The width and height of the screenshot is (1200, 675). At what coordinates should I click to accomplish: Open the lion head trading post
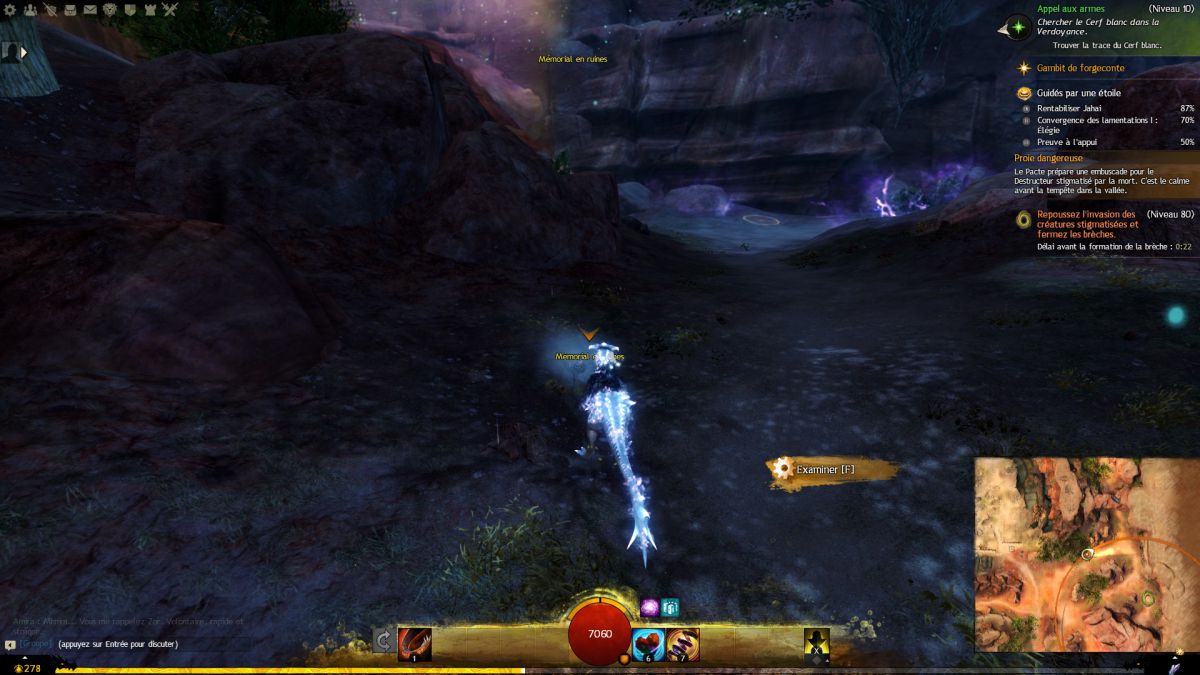[110, 10]
